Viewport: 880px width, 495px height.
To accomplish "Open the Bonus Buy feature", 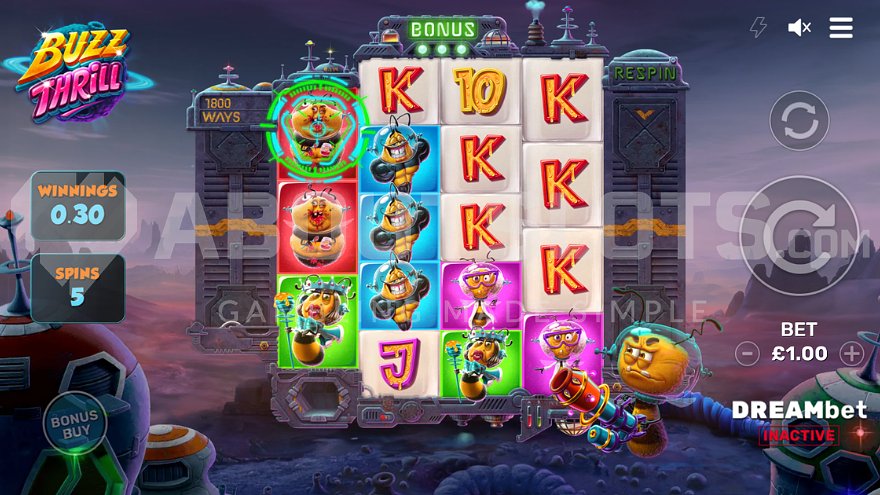I will (x=75, y=423).
